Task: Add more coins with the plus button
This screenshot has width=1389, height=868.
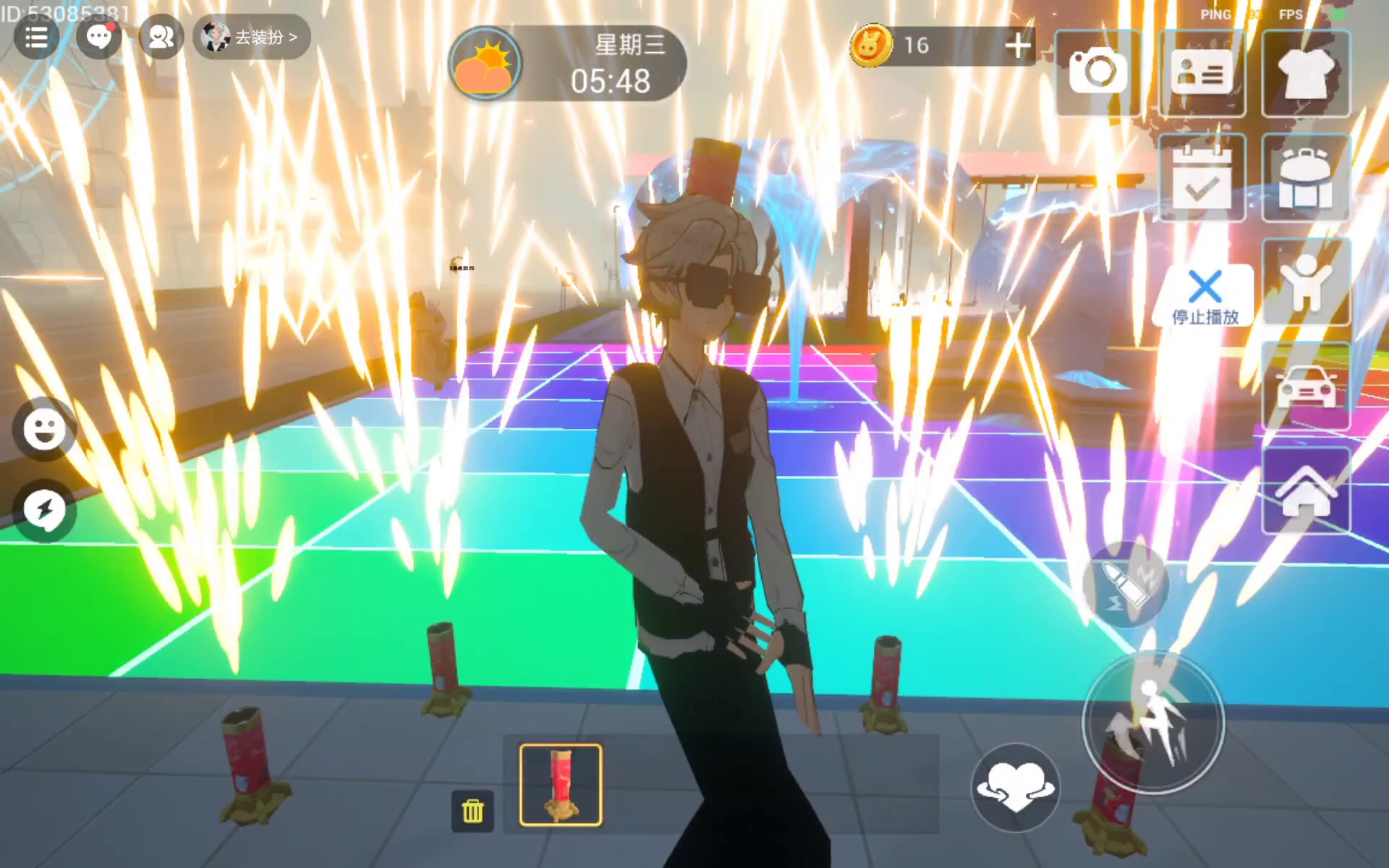Action: point(1018,46)
